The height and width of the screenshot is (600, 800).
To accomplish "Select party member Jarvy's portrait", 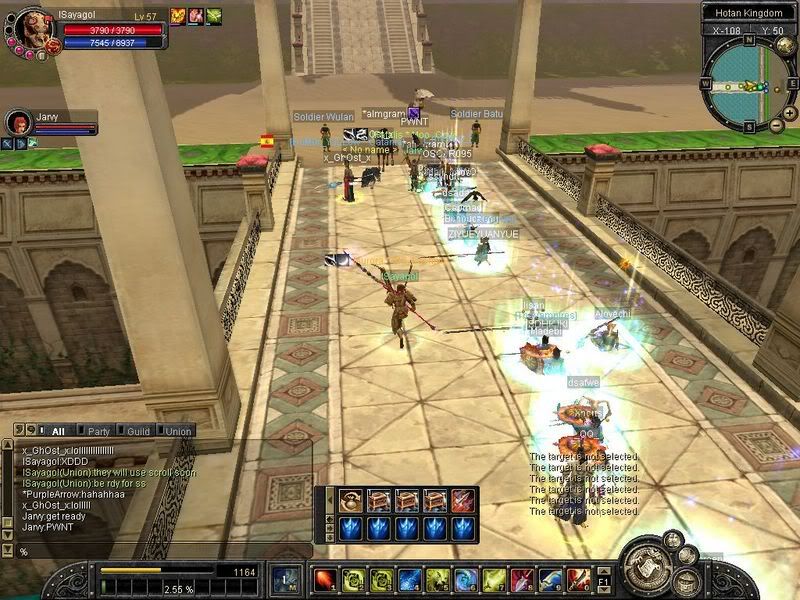I will pos(20,123).
